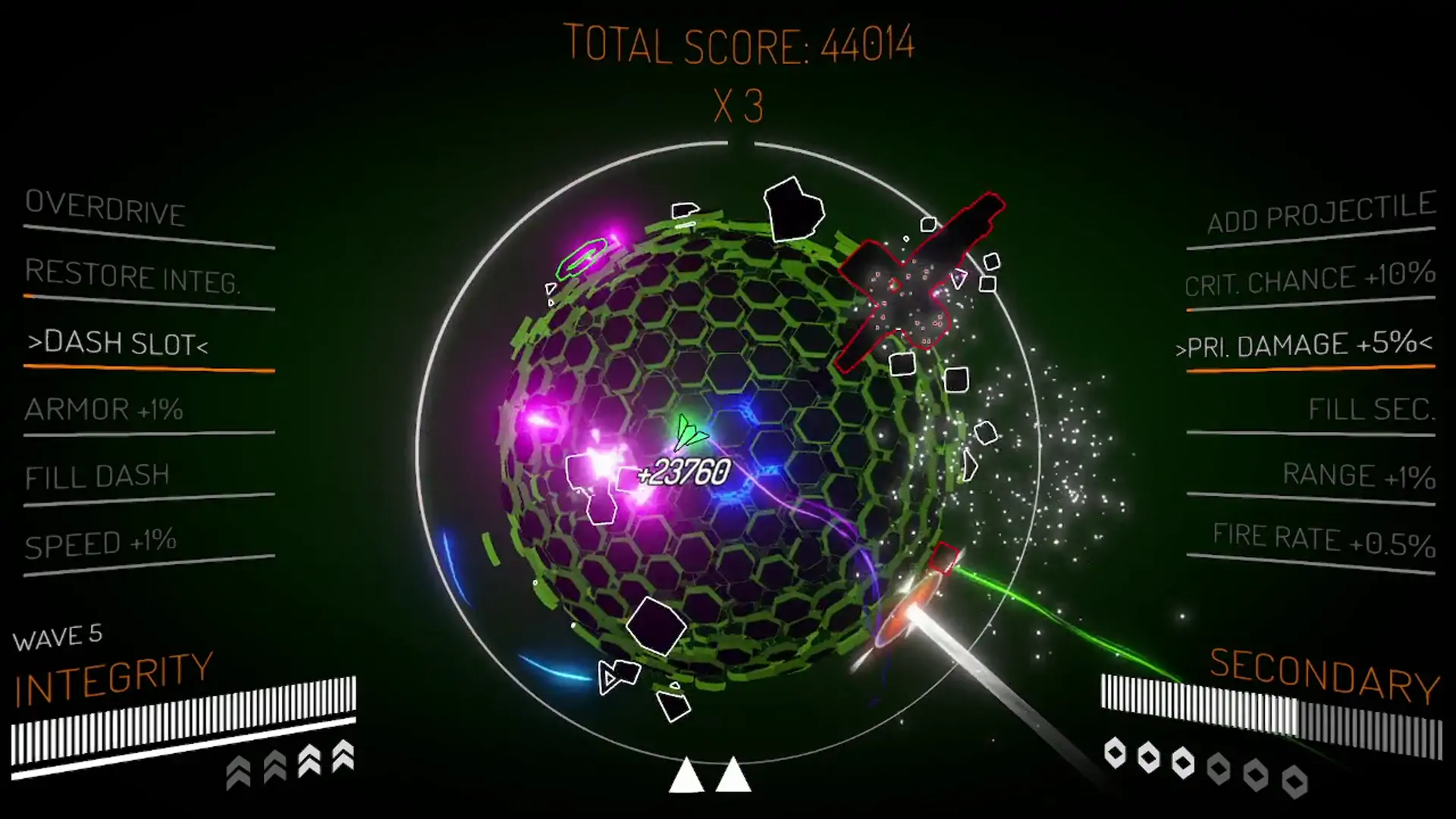The image size is (1456, 819).
Task: Select the Fill Sec. option
Action: pyautogui.click(x=1371, y=409)
